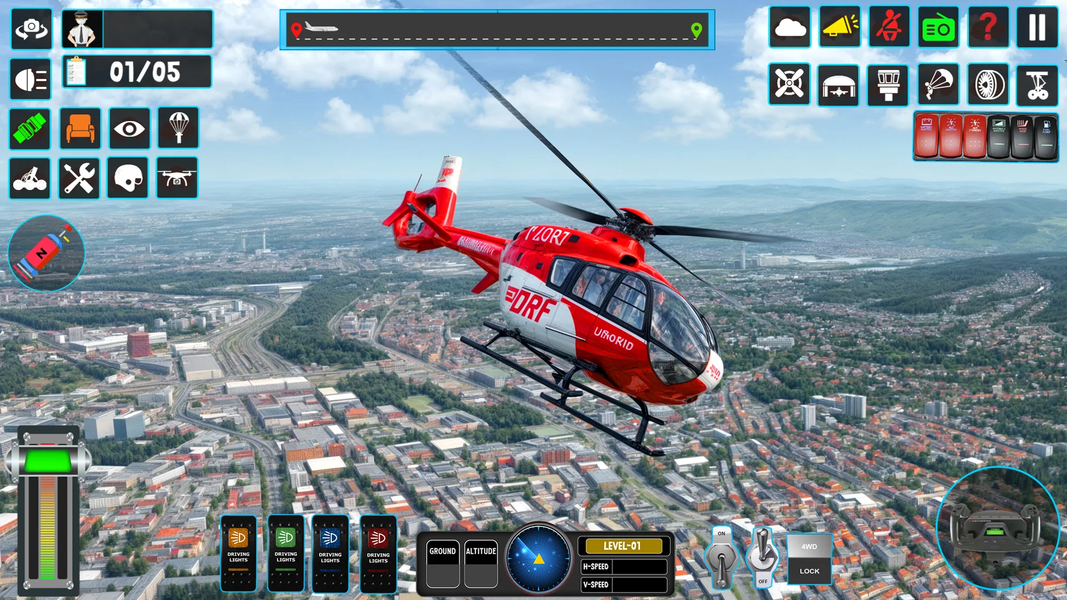Open the mission checklist 01/05 tracker
The width and height of the screenshot is (1067, 600).
[x=136, y=72]
